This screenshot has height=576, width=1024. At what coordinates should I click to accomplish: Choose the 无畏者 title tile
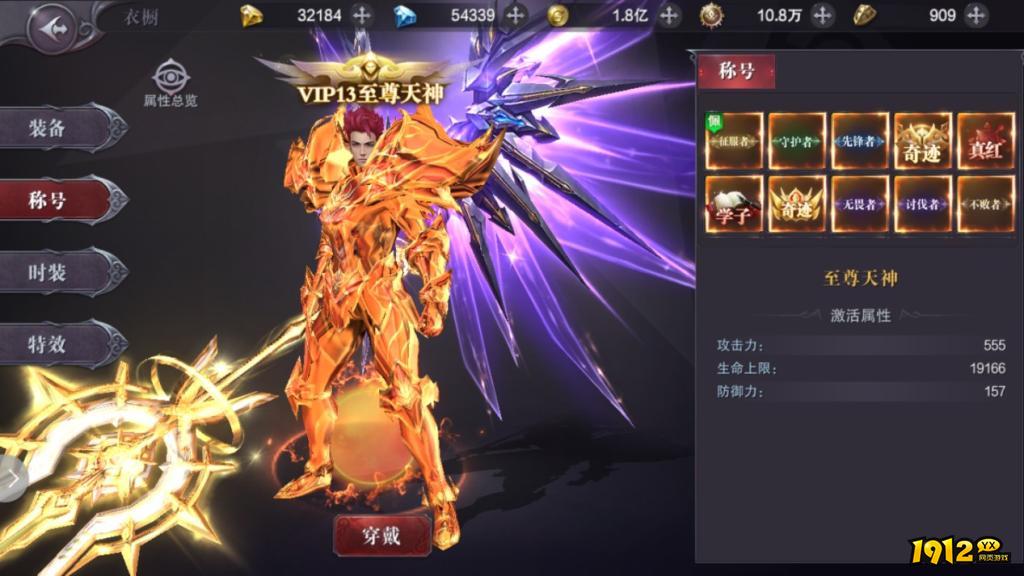(860, 205)
